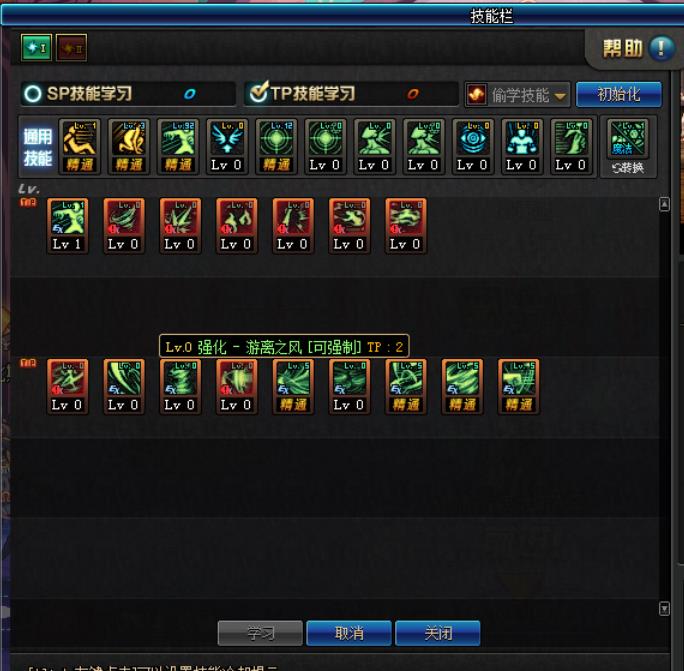
Task: Select the blue eye general skill icon
Action: (472, 146)
